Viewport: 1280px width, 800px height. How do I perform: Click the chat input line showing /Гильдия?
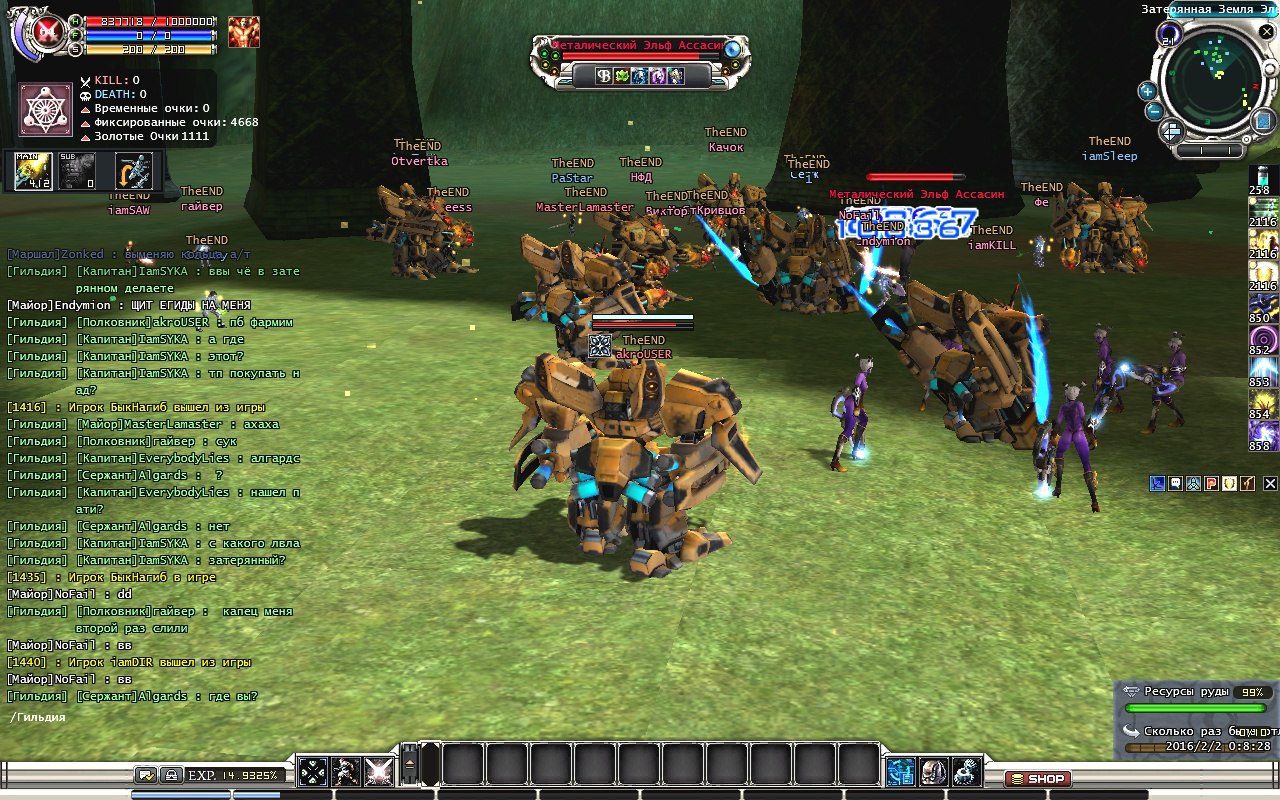pos(150,717)
